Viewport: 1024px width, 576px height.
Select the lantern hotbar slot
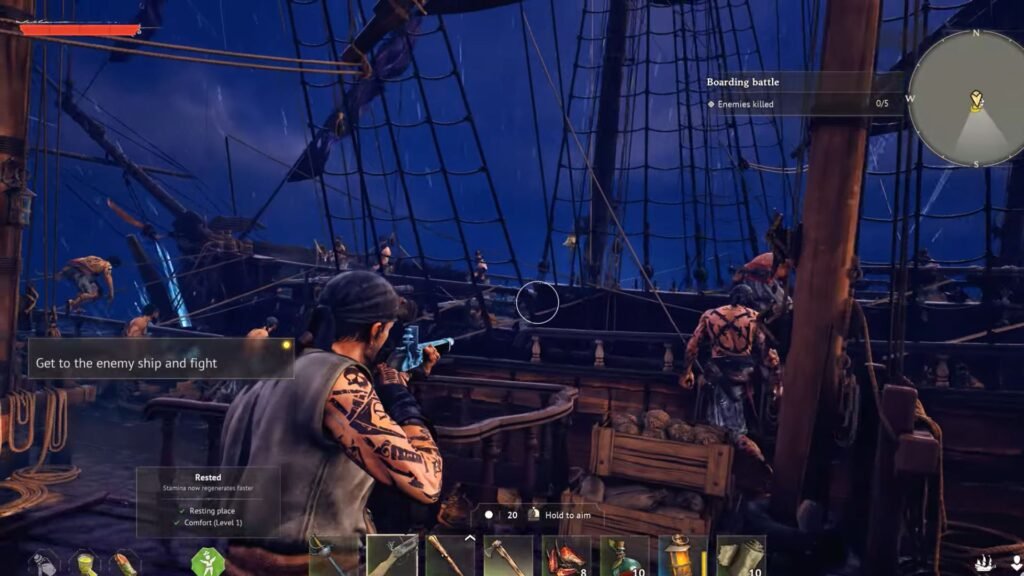(682, 556)
